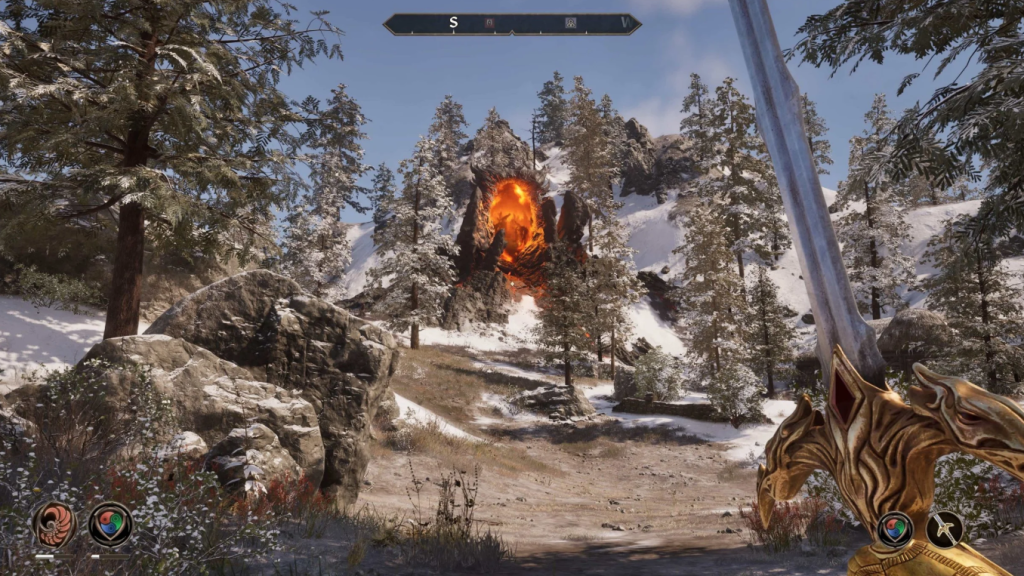1024x576 pixels.
Task: Select the equipped shield spell icon beside the sword icon
Action: coord(894,529)
